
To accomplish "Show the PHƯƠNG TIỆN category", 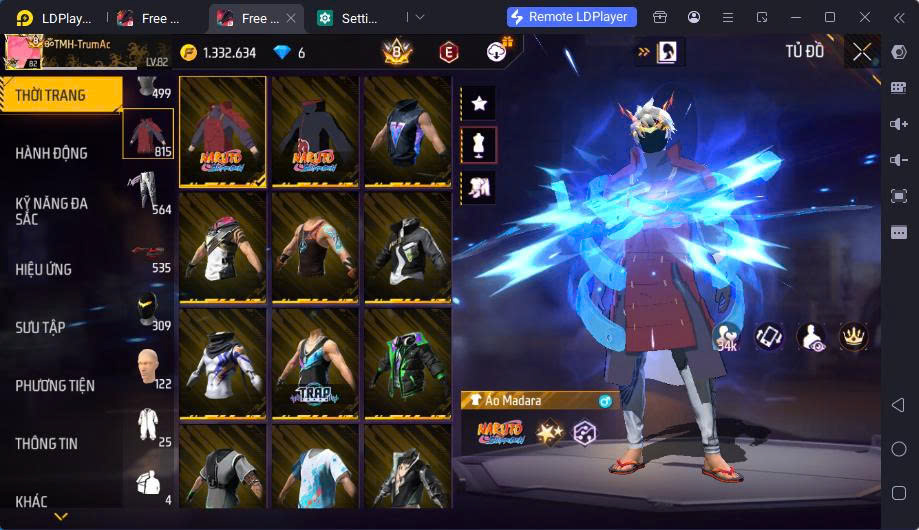I will [60, 385].
